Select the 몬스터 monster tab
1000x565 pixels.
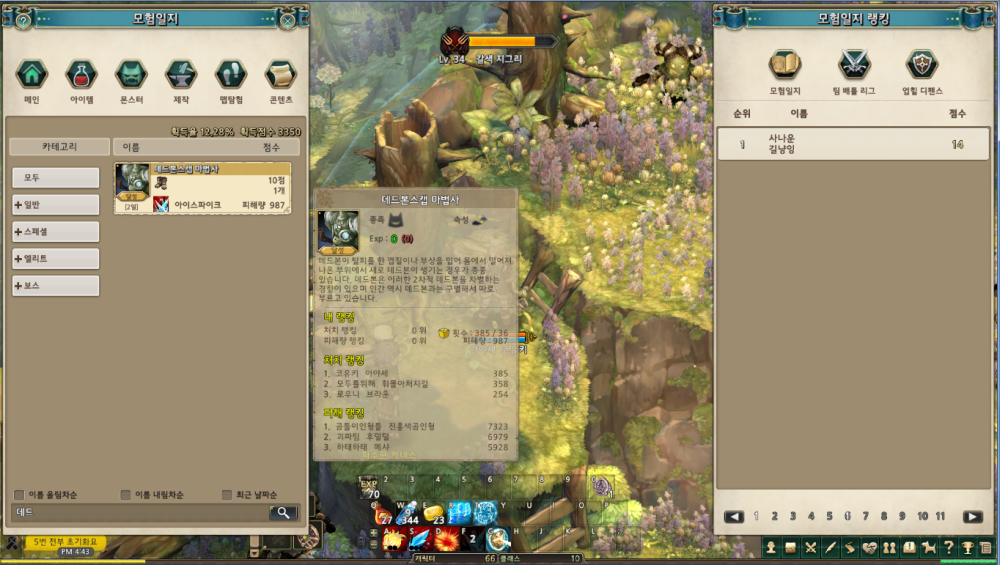point(131,75)
